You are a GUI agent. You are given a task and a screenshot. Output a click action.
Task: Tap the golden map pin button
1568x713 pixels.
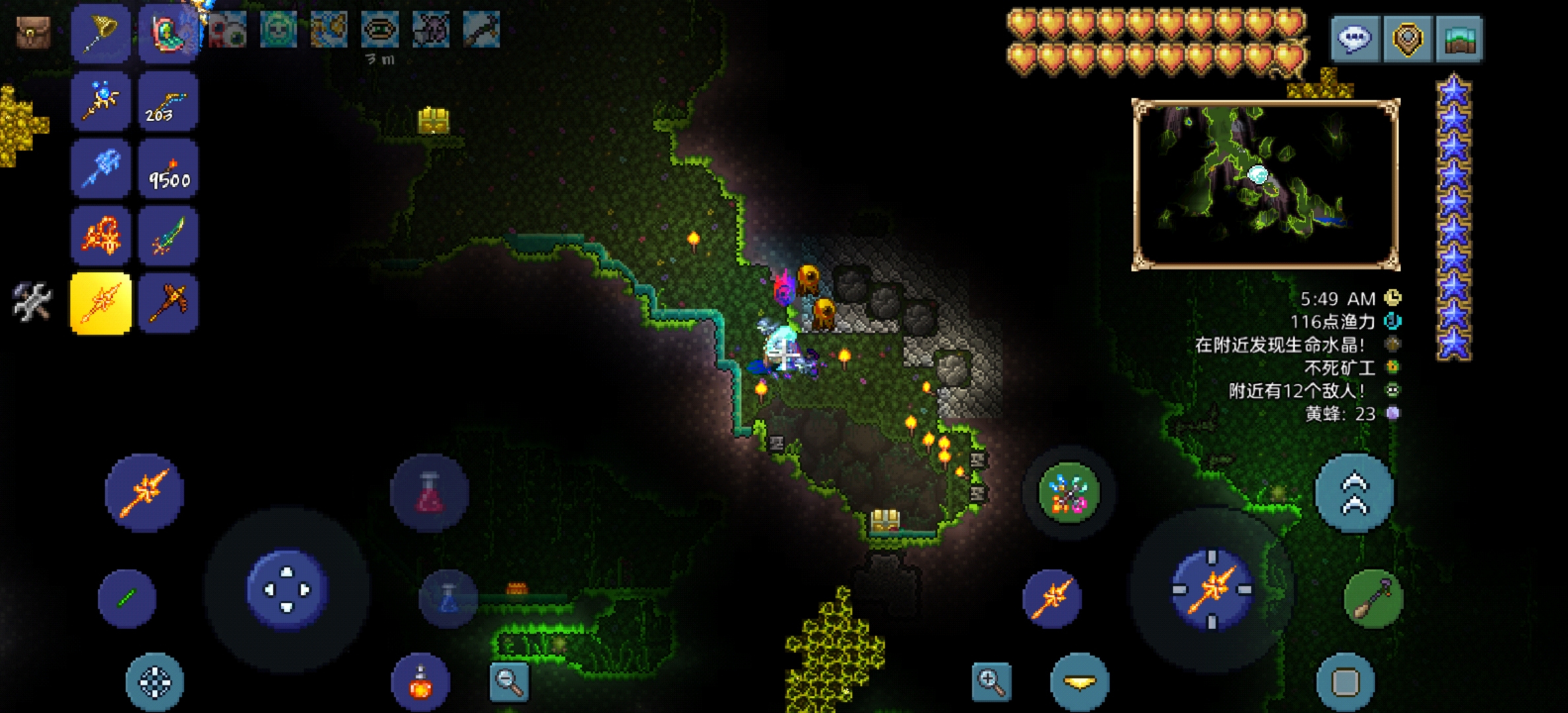point(1407,38)
